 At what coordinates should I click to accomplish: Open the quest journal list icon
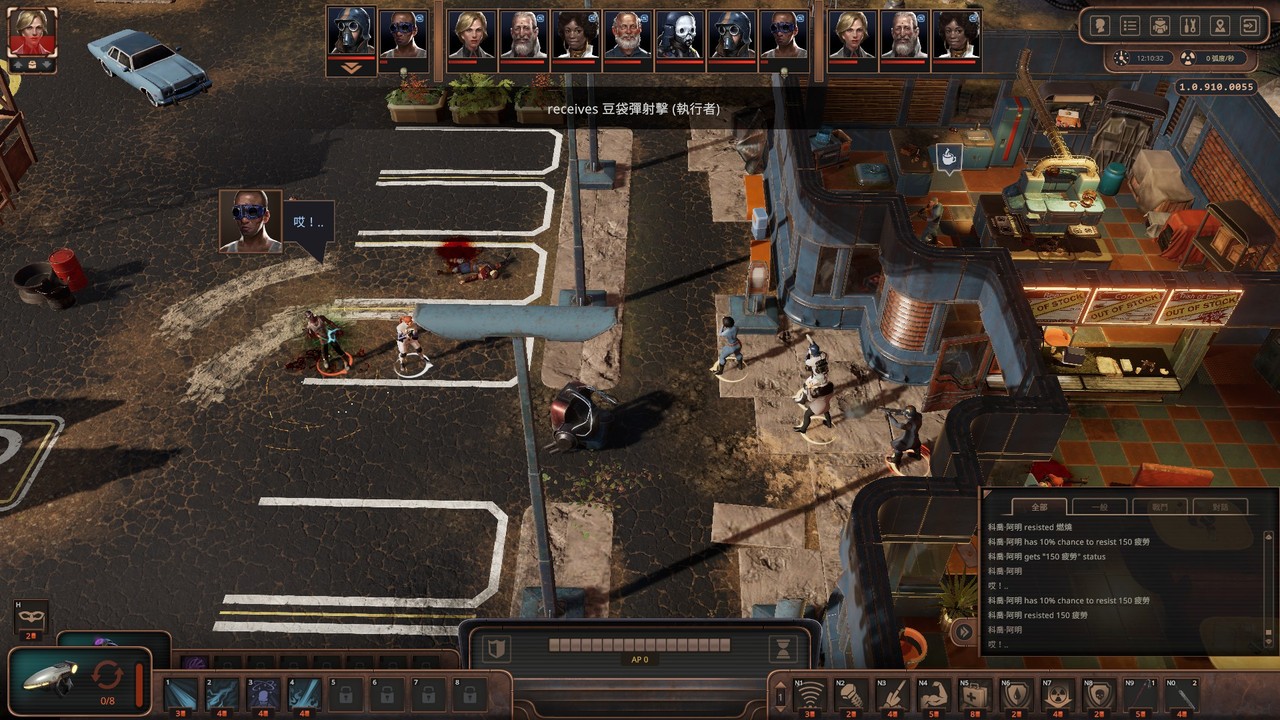(1130, 26)
